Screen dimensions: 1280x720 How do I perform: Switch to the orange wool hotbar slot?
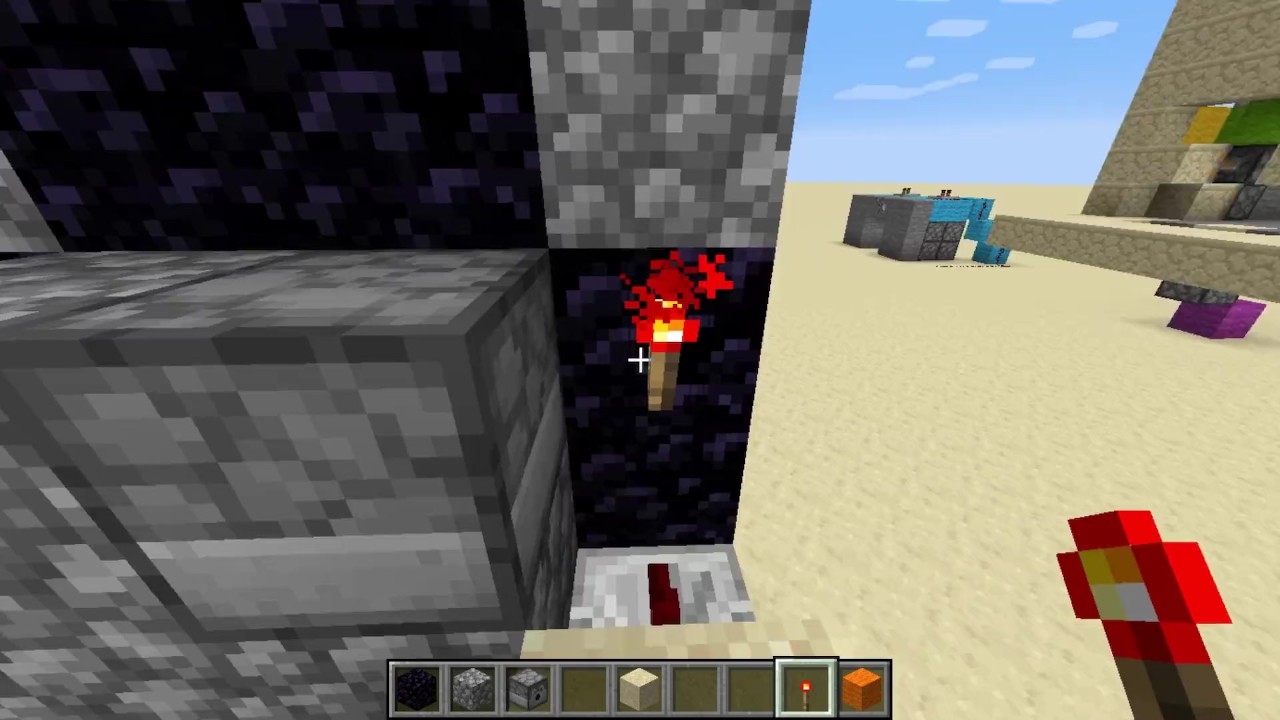tap(862, 689)
